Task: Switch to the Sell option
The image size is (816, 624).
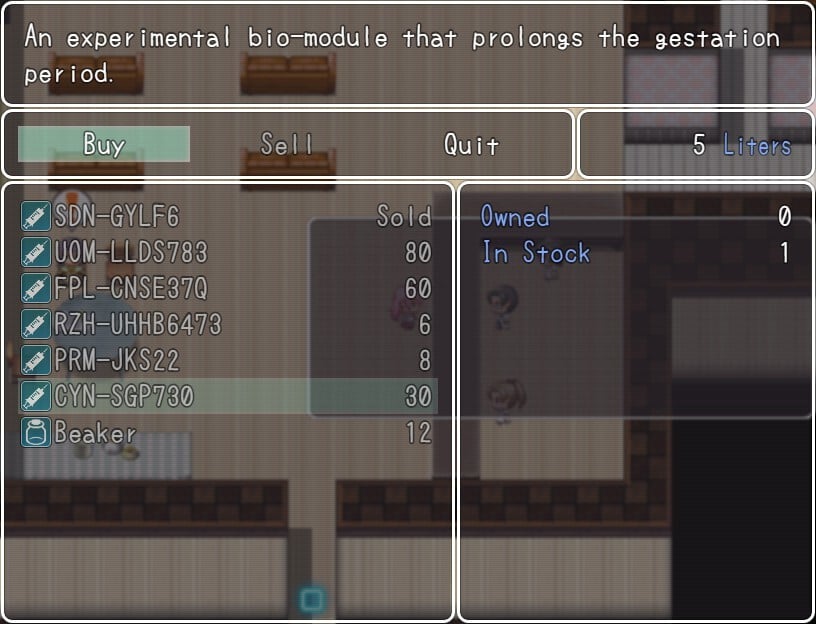Action: [x=287, y=144]
